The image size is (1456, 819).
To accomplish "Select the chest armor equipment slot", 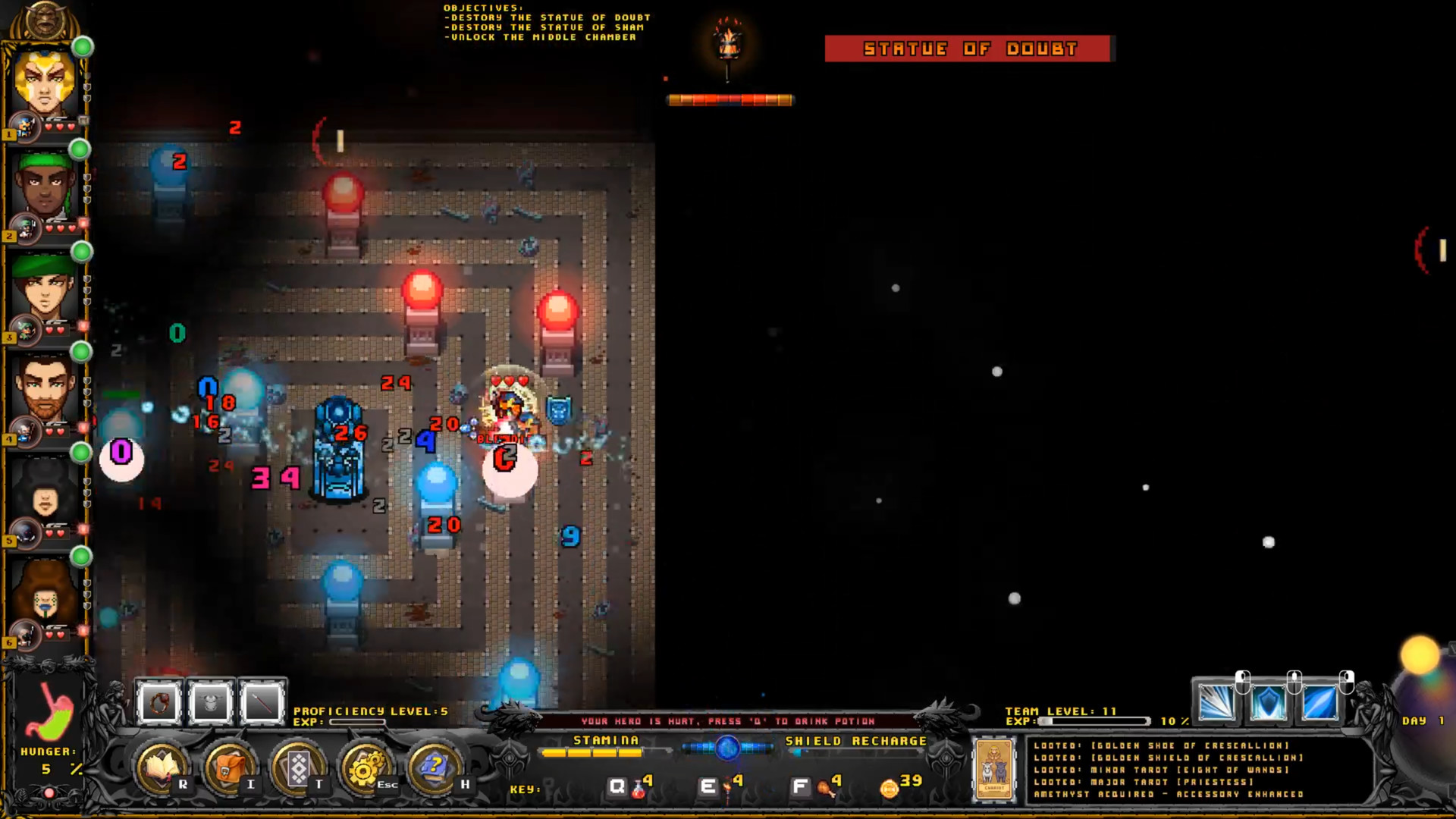I will 211,703.
